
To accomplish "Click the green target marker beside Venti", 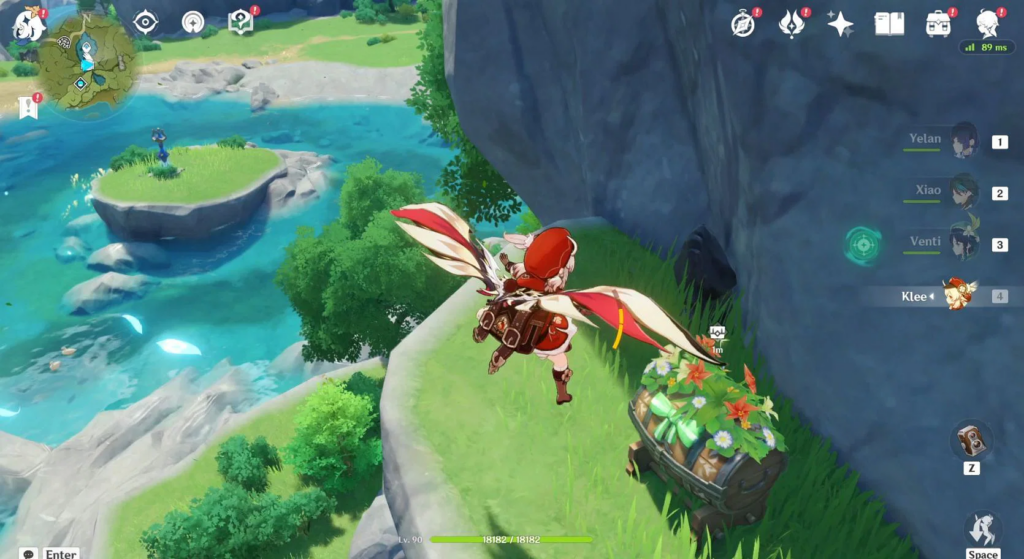I will [862, 243].
